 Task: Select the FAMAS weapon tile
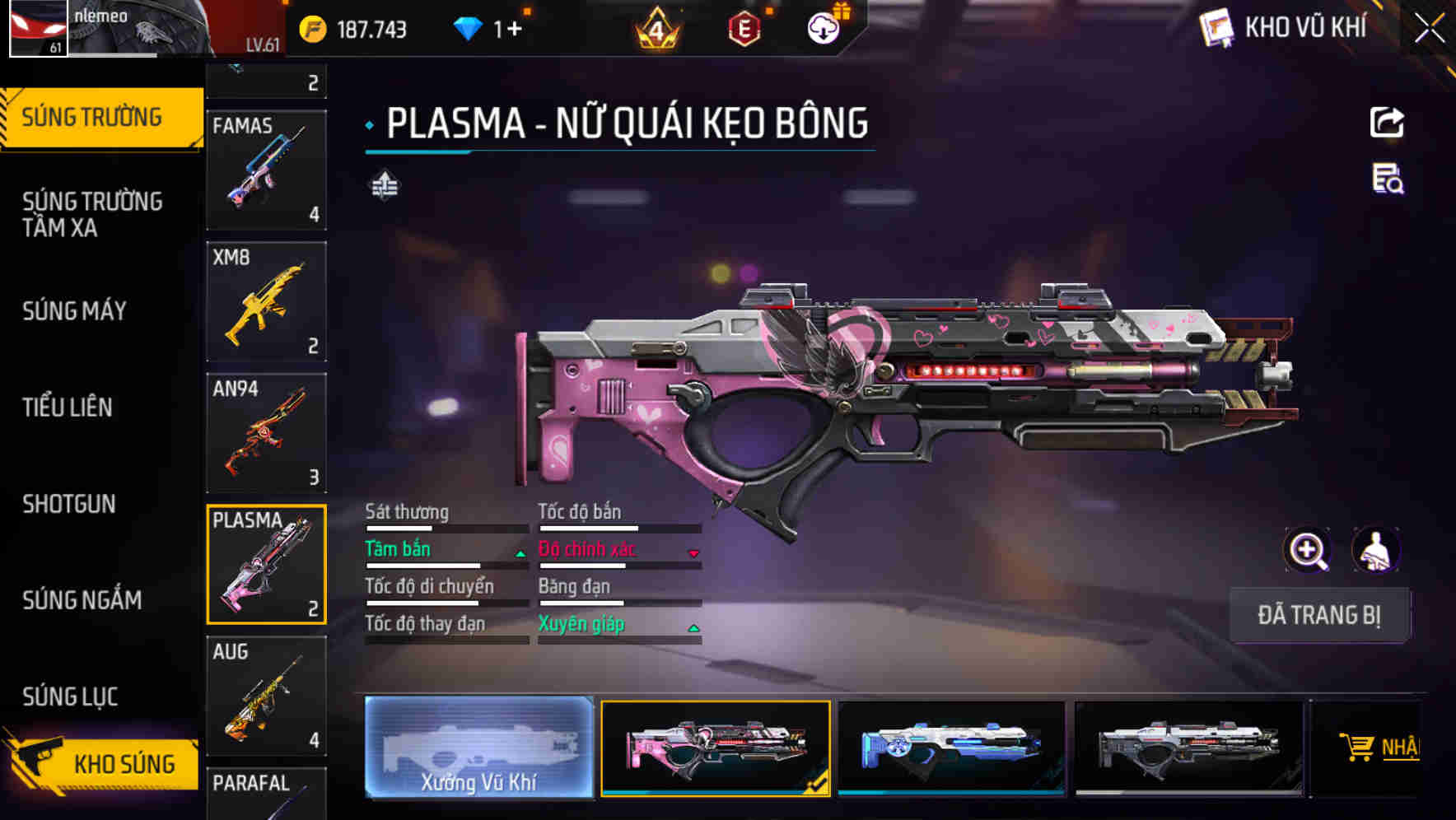click(x=266, y=170)
